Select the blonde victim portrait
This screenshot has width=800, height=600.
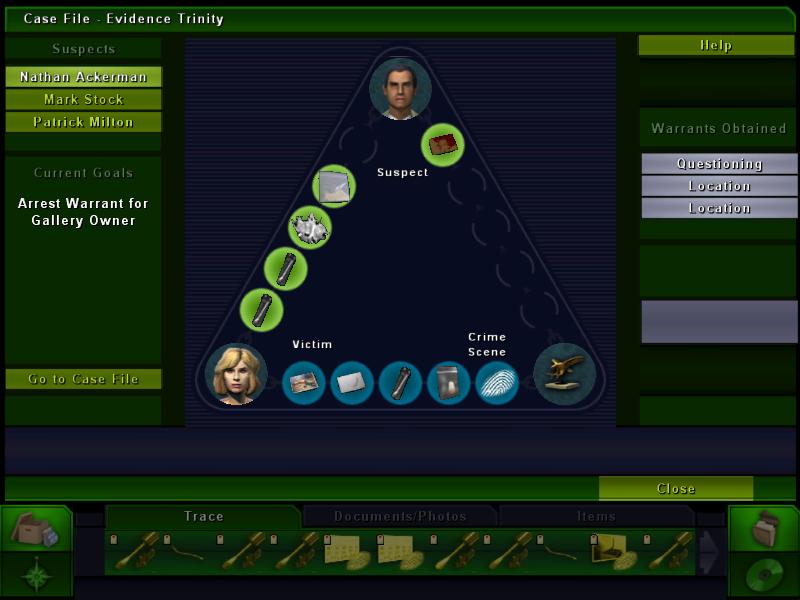click(x=236, y=374)
